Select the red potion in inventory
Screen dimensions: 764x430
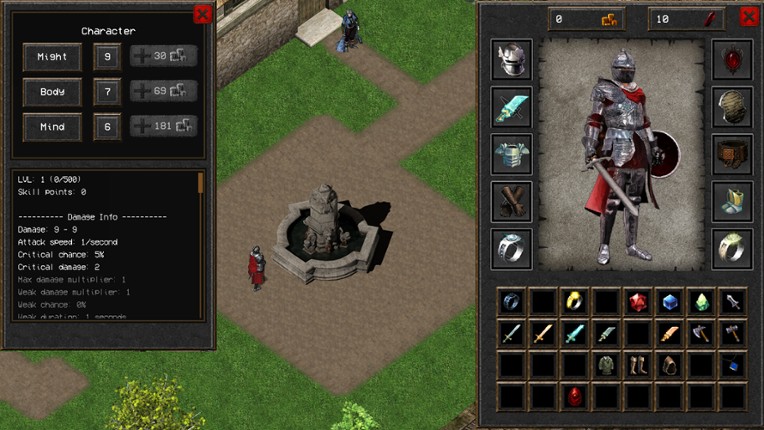click(x=574, y=396)
